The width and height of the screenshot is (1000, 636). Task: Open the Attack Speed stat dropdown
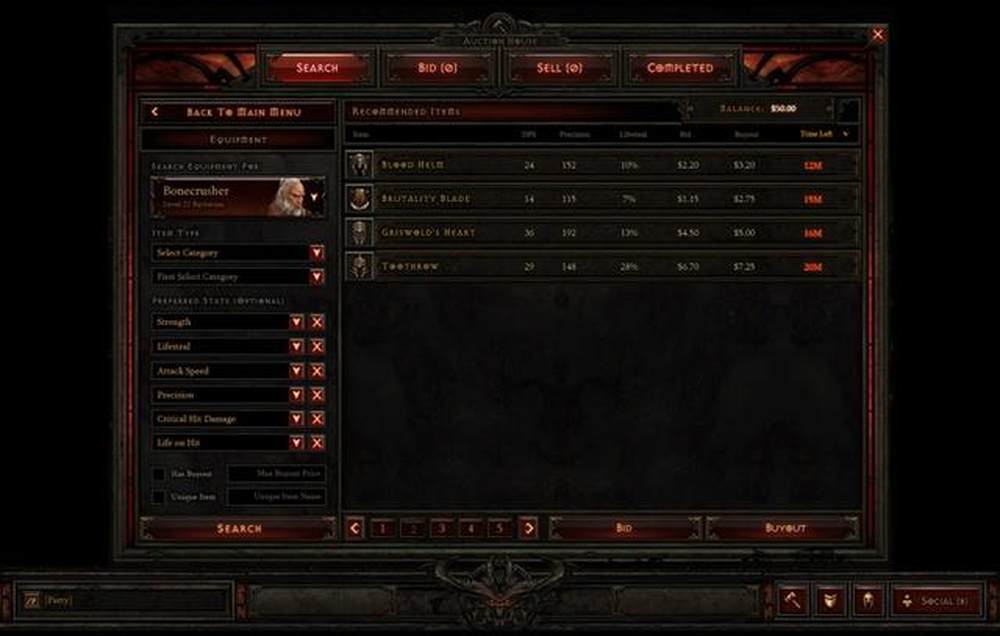tap(296, 371)
